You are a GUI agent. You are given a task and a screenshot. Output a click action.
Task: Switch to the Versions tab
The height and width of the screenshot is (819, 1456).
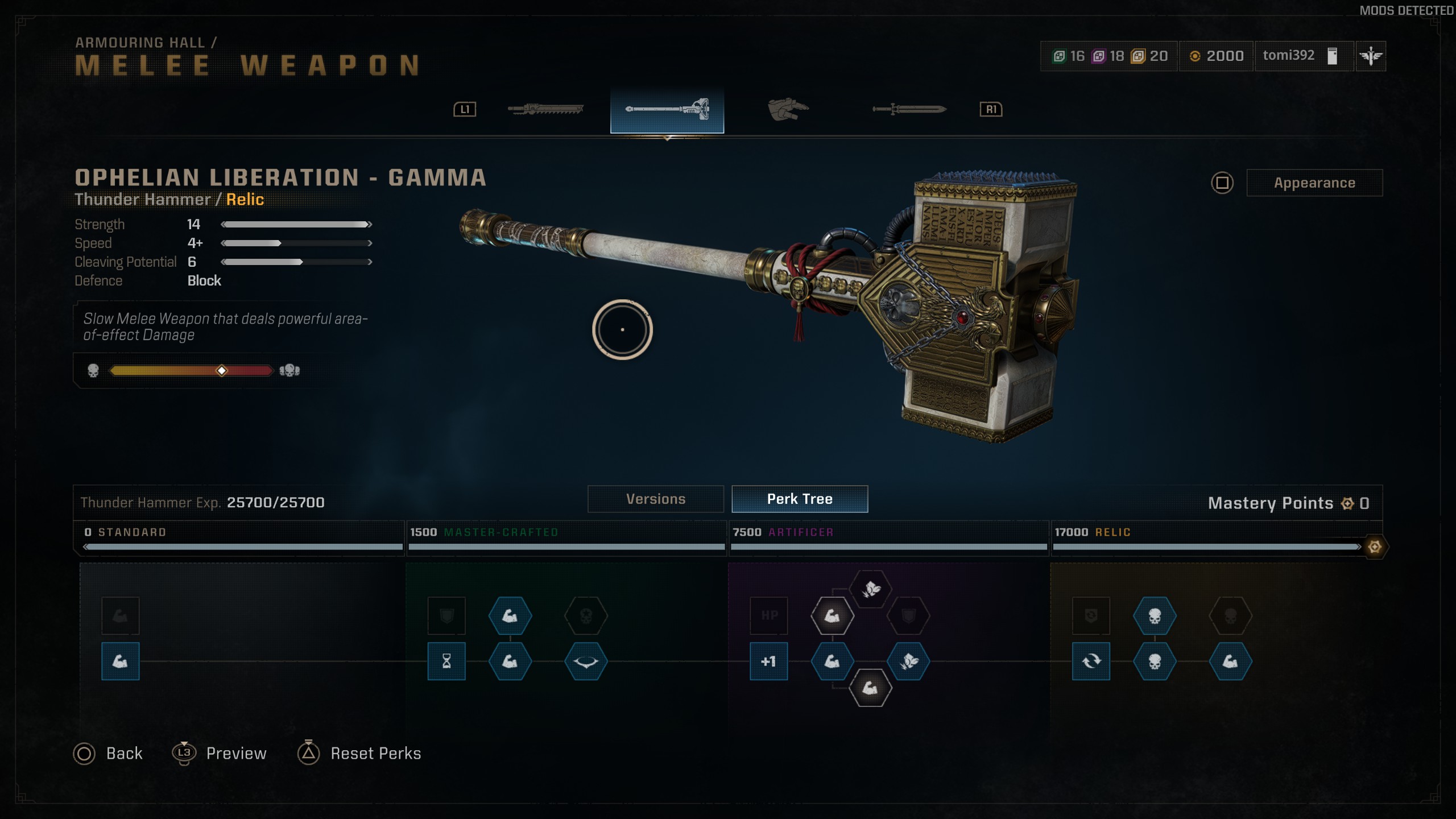(655, 499)
